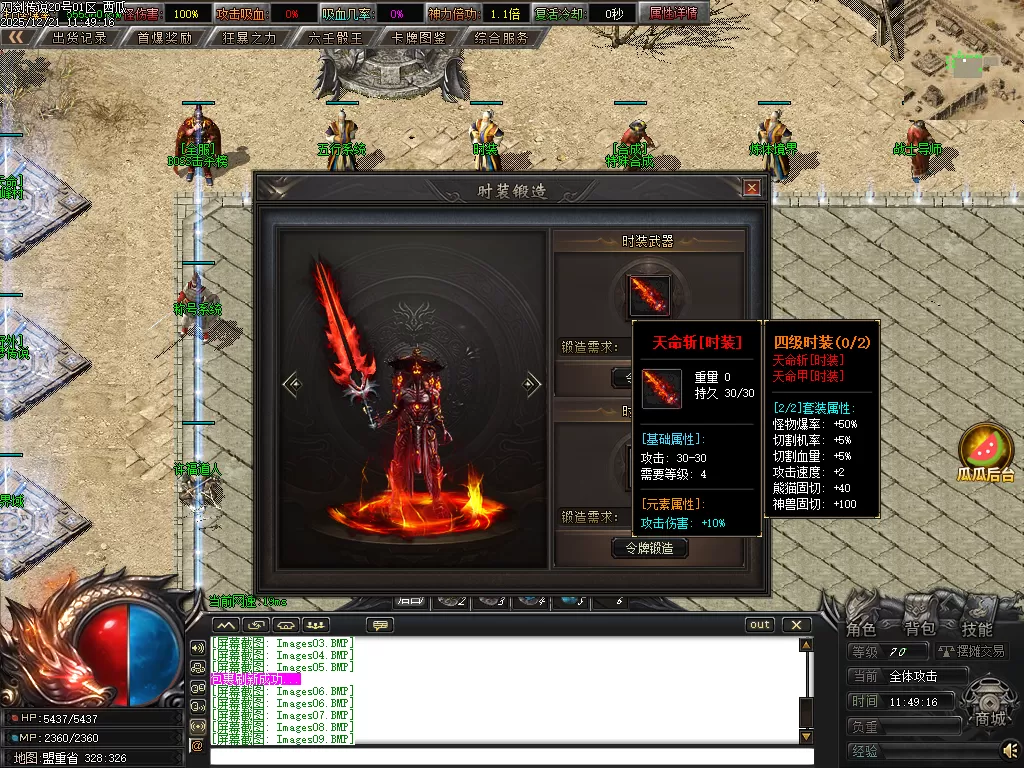Open the 出货记录 menu
The width and height of the screenshot is (1024, 768).
tap(79, 38)
